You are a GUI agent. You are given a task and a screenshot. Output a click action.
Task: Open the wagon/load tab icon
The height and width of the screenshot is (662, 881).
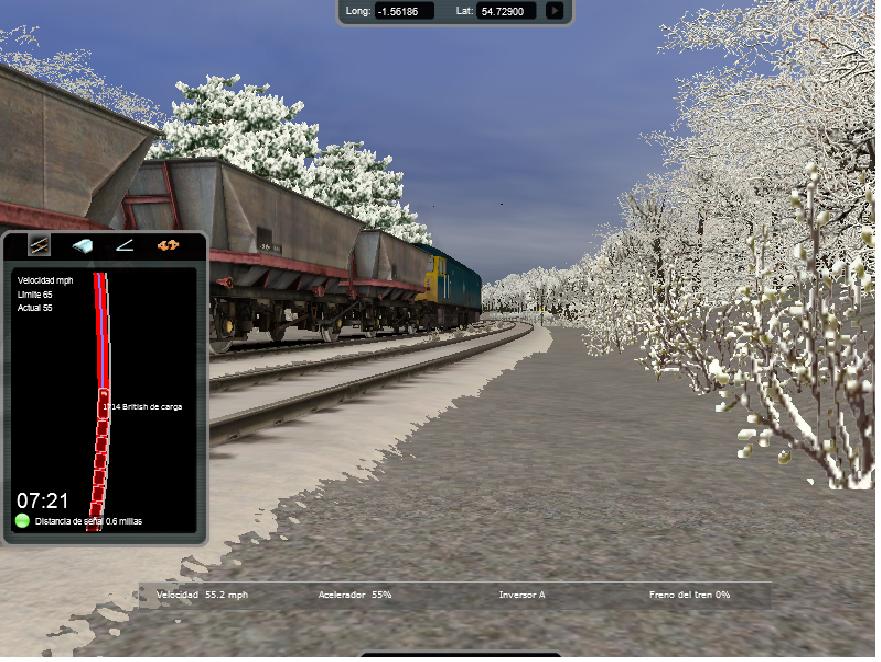click(82, 246)
